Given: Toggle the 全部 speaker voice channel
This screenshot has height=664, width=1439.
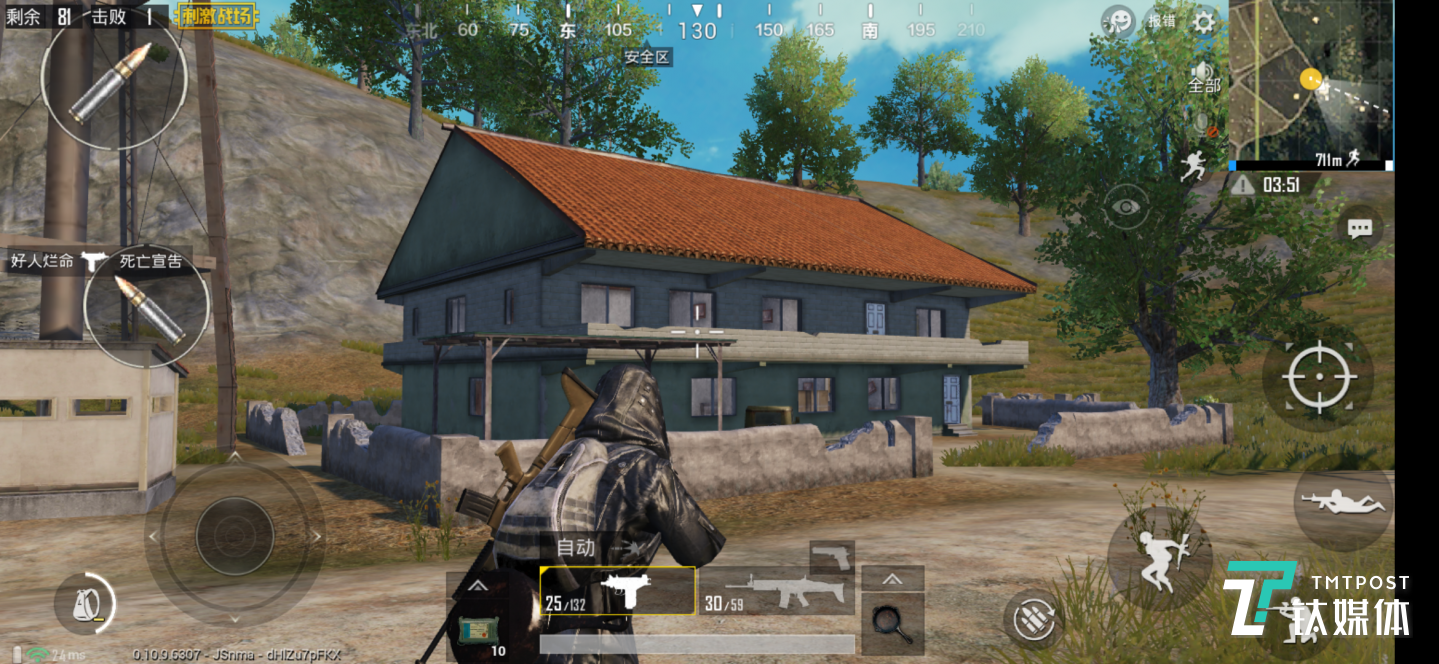Looking at the screenshot, I should click(x=1204, y=78).
